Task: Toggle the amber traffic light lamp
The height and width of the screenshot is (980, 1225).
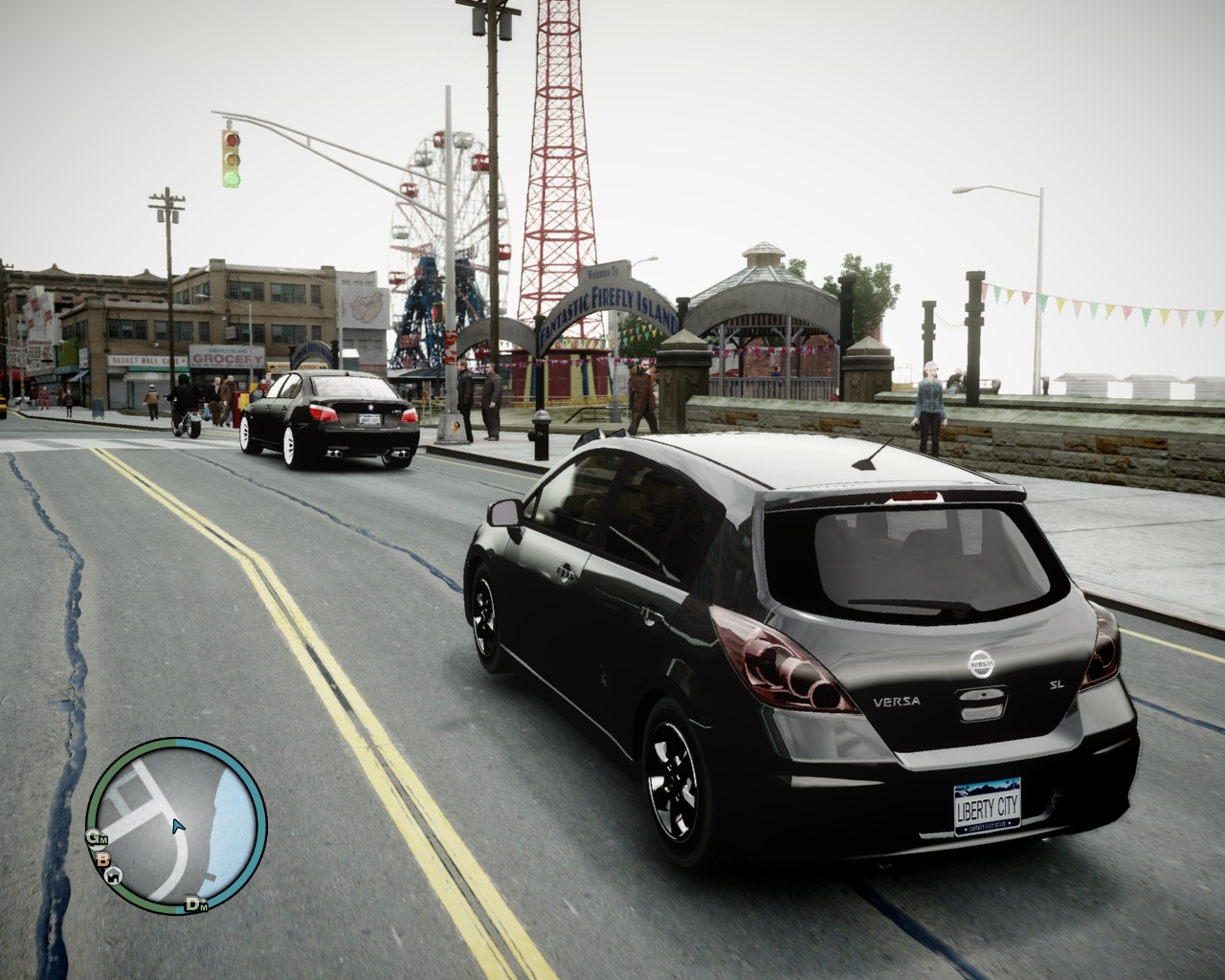Action: point(232,159)
